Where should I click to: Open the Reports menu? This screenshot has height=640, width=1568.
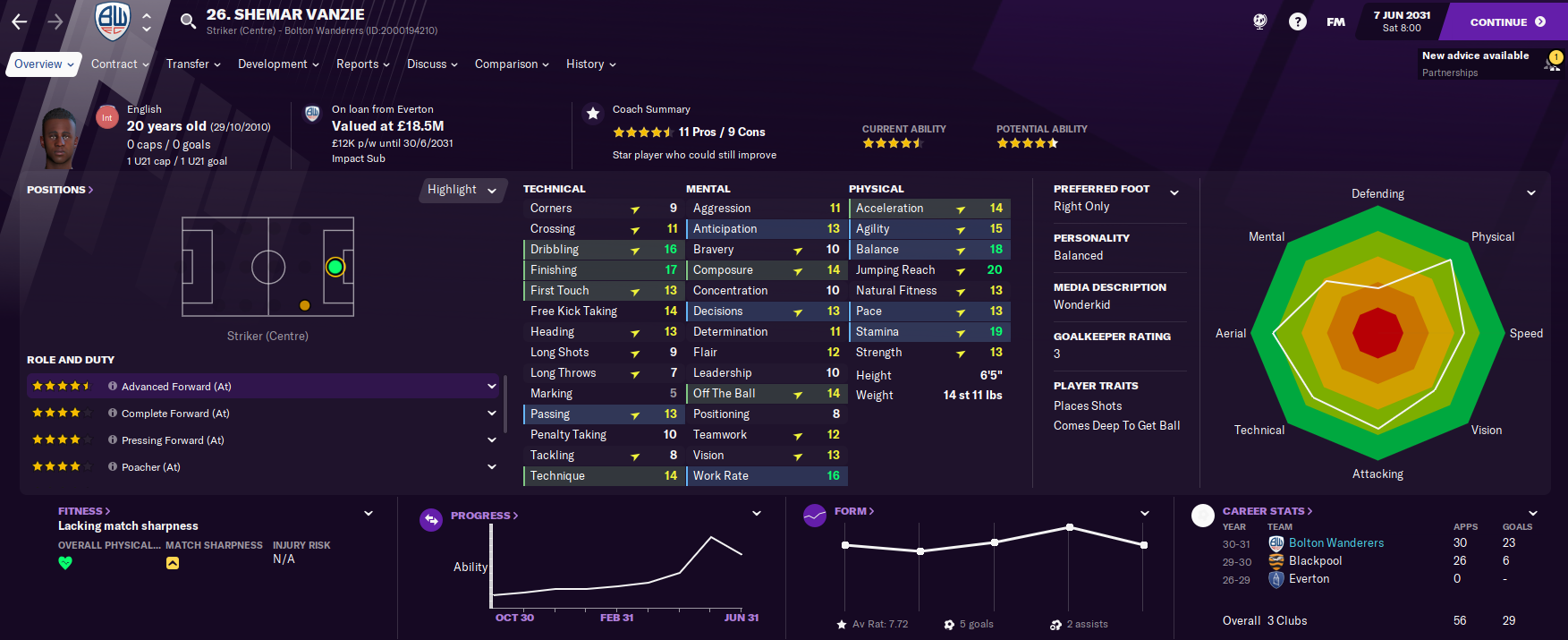[362, 64]
